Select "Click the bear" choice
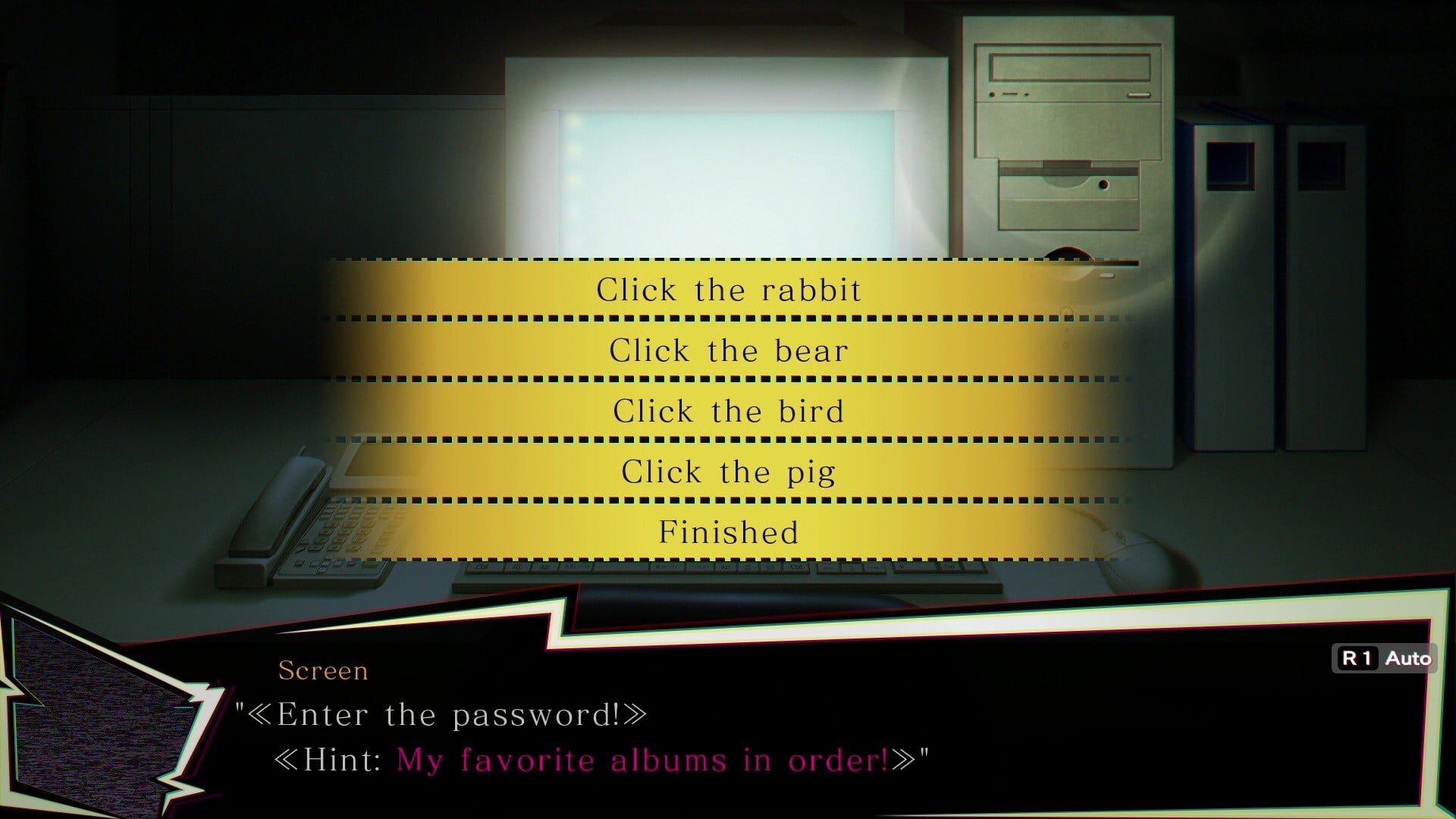The image size is (1456, 819). pyautogui.click(x=728, y=350)
